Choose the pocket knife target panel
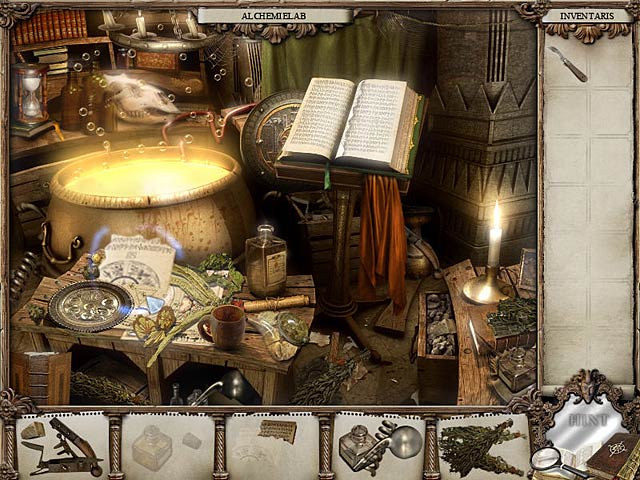Viewport: 640px width, 480px height. [63, 447]
